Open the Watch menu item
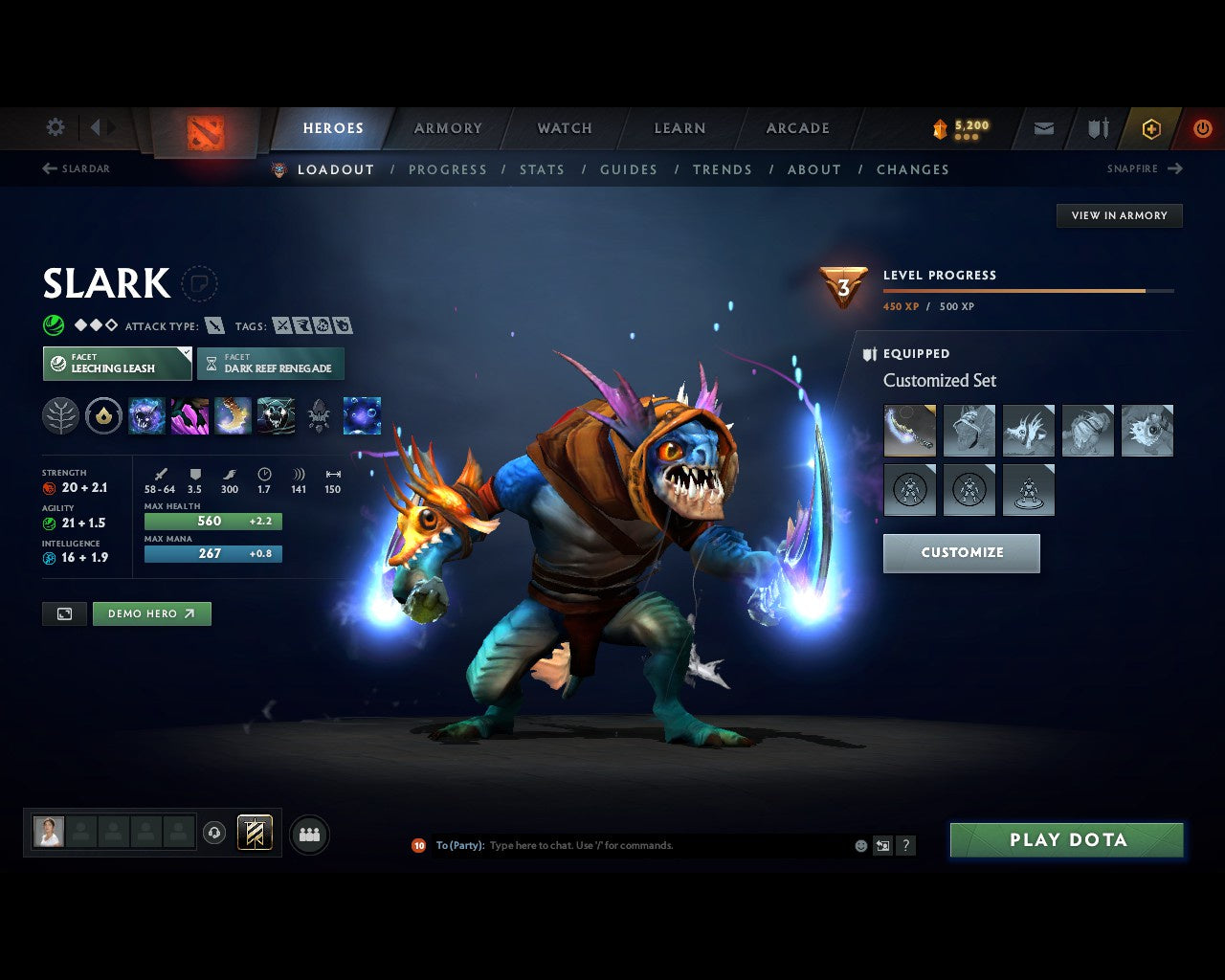Image resolution: width=1225 pixels, height=980 pixels. coord(564,127)
